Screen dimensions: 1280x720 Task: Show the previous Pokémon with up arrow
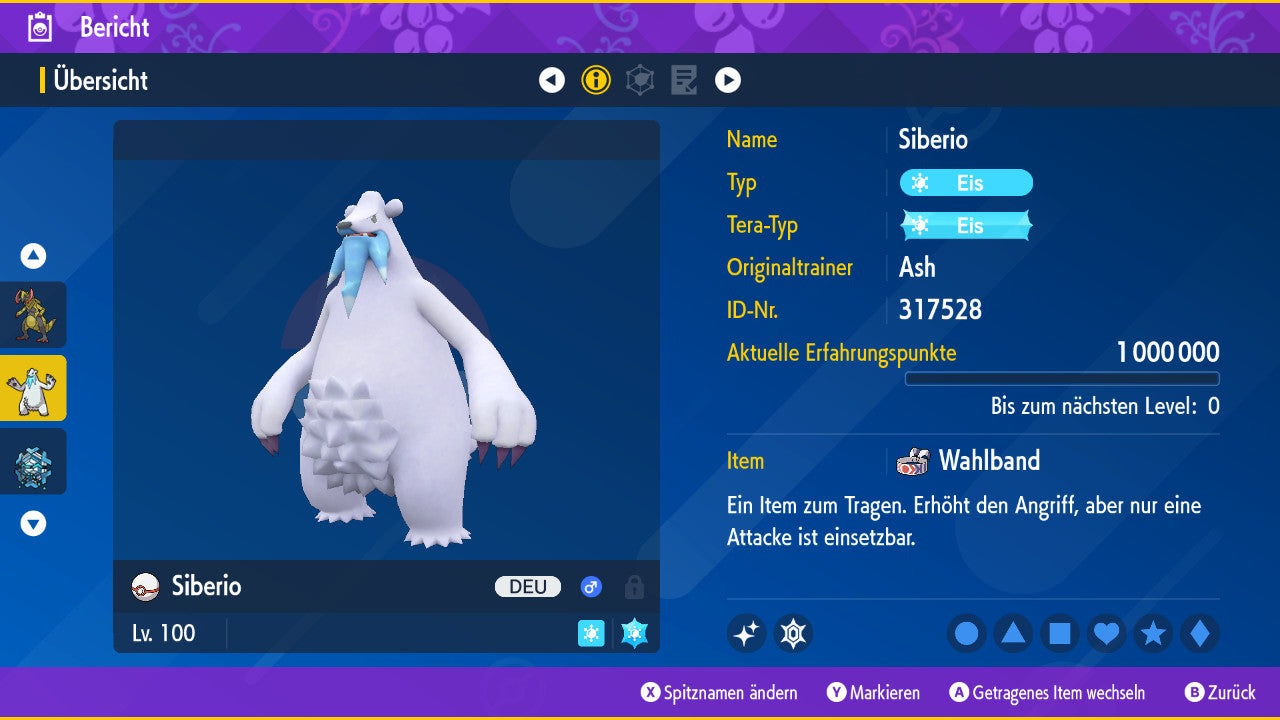point(33,256)
